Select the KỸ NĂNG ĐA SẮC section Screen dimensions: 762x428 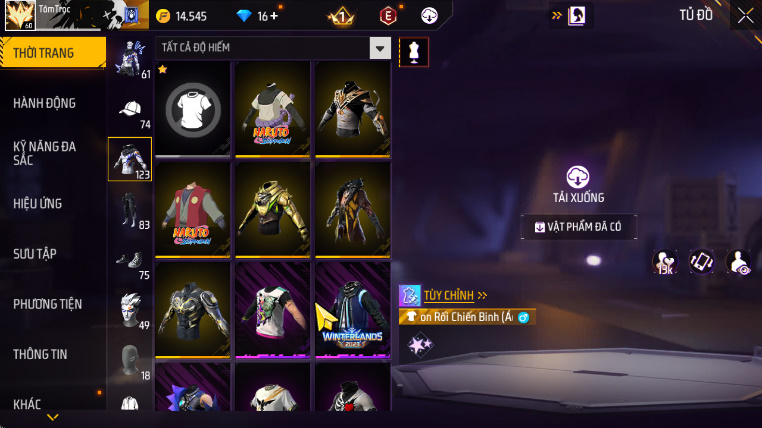pyautogui.click(x=45, y=153)
